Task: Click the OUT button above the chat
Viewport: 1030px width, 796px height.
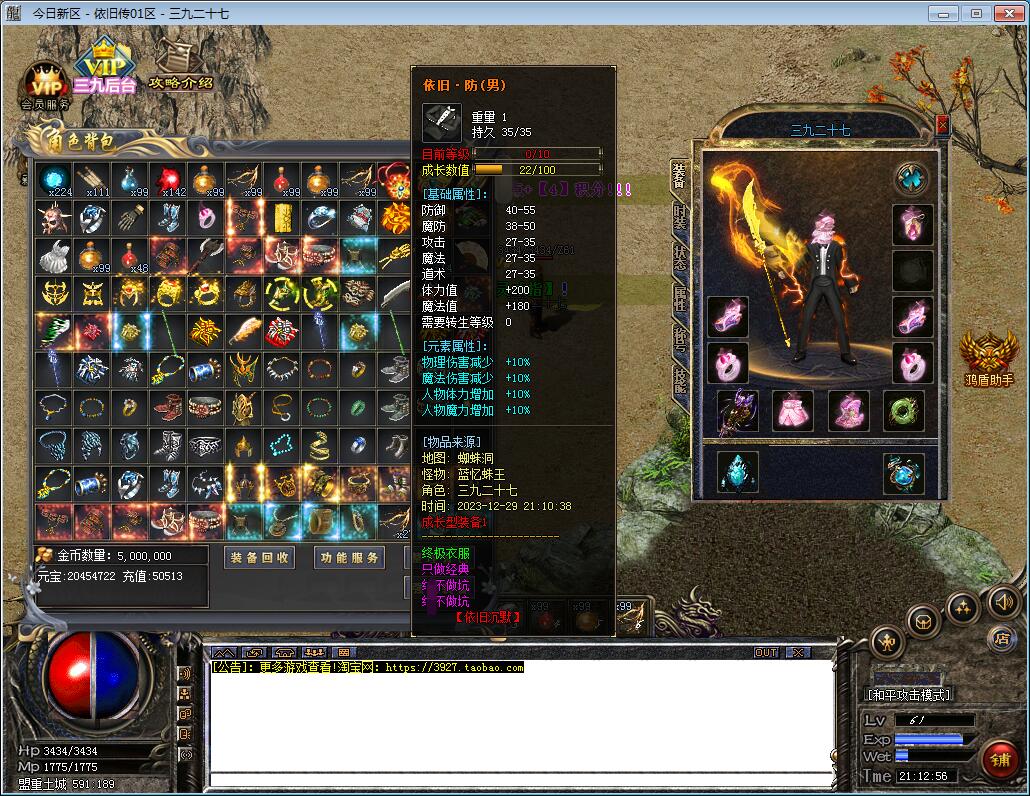Action: (x=765, y=652)
